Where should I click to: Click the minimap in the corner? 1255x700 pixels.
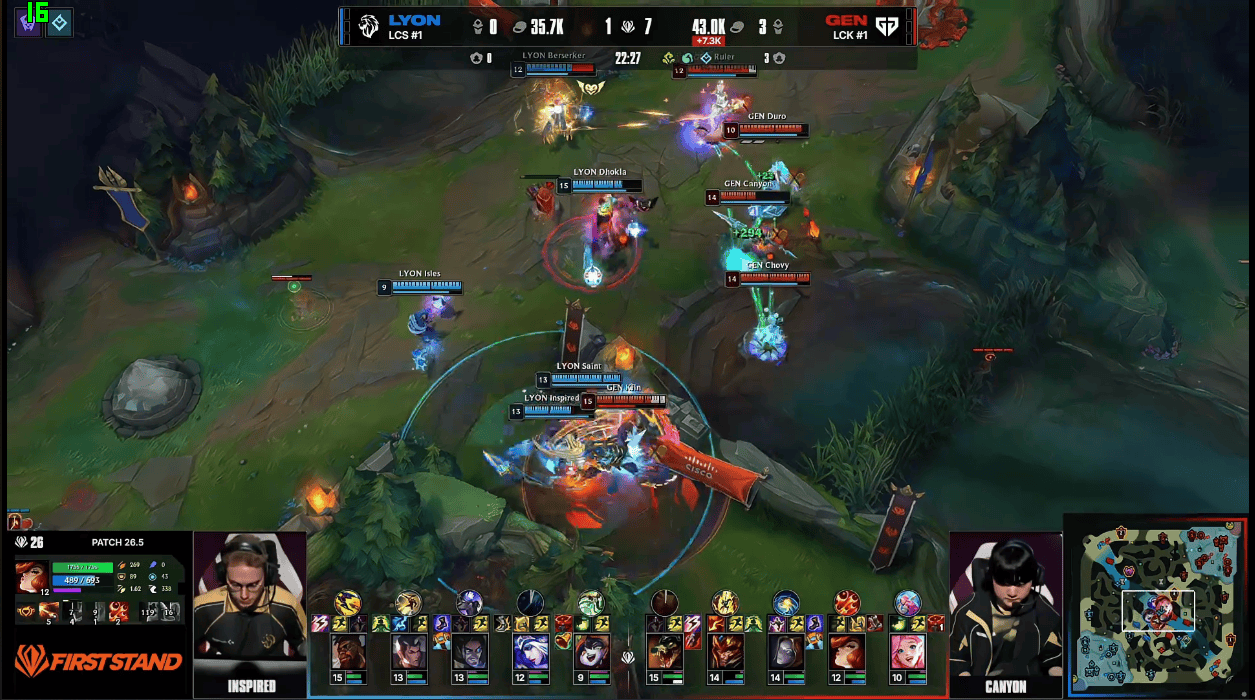tap(1157, 606)
